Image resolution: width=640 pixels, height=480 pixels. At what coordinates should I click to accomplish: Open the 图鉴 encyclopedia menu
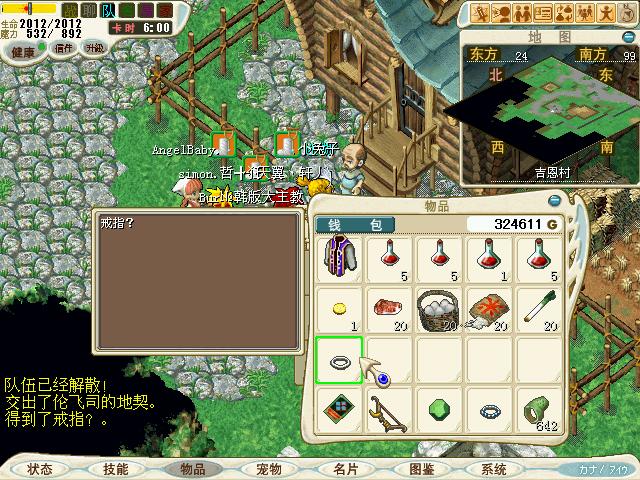(x=421, y=468)
